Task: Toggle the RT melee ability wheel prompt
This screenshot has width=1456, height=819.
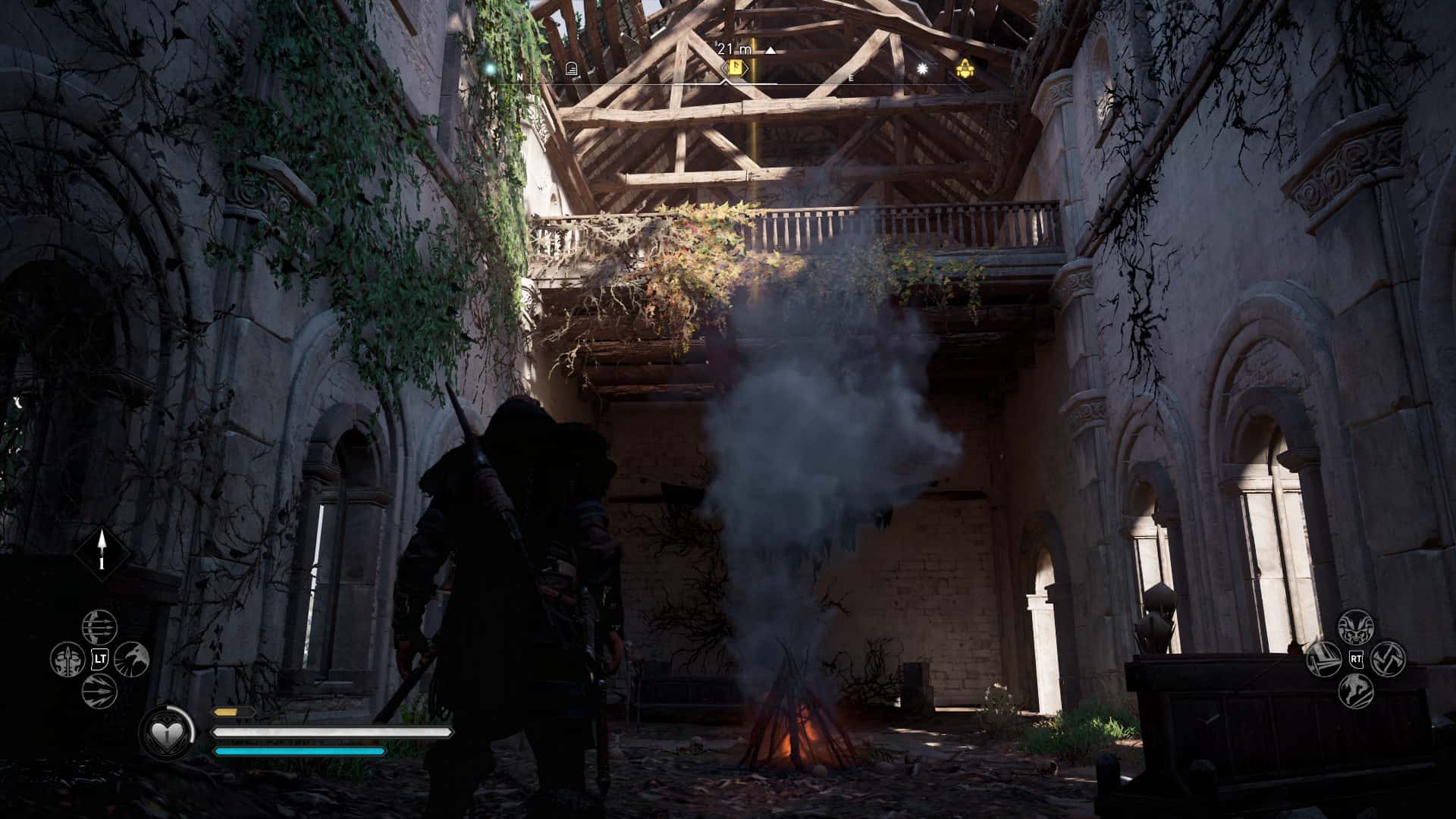Action: point(1357,659)
